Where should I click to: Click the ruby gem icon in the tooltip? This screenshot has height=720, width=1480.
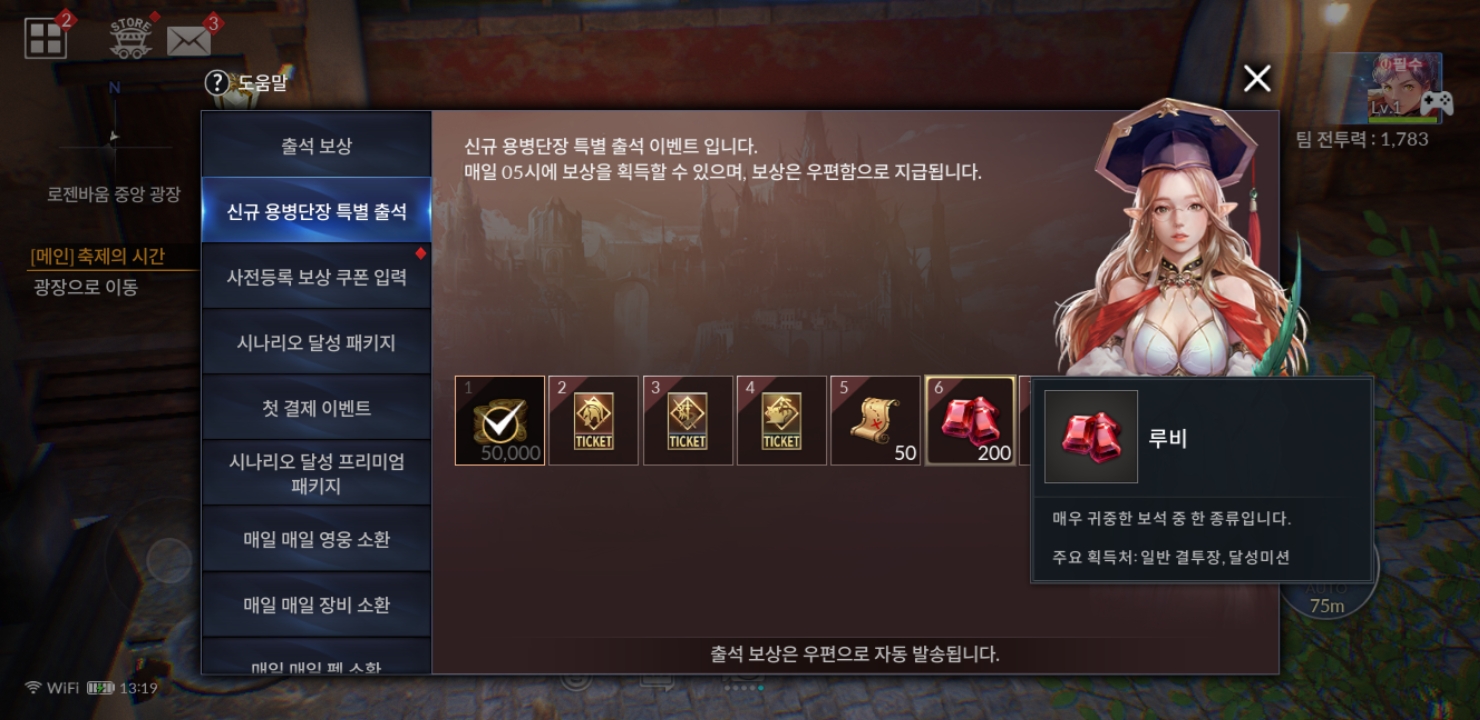(x=1090, y=436)
